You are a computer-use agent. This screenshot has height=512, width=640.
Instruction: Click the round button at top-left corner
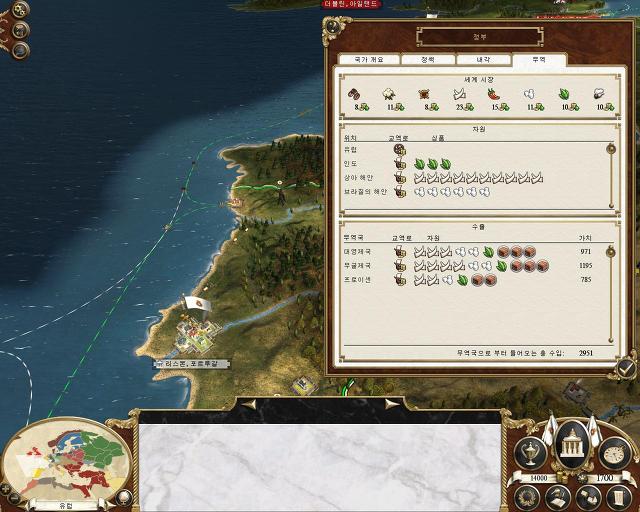[x=21, y=11]
